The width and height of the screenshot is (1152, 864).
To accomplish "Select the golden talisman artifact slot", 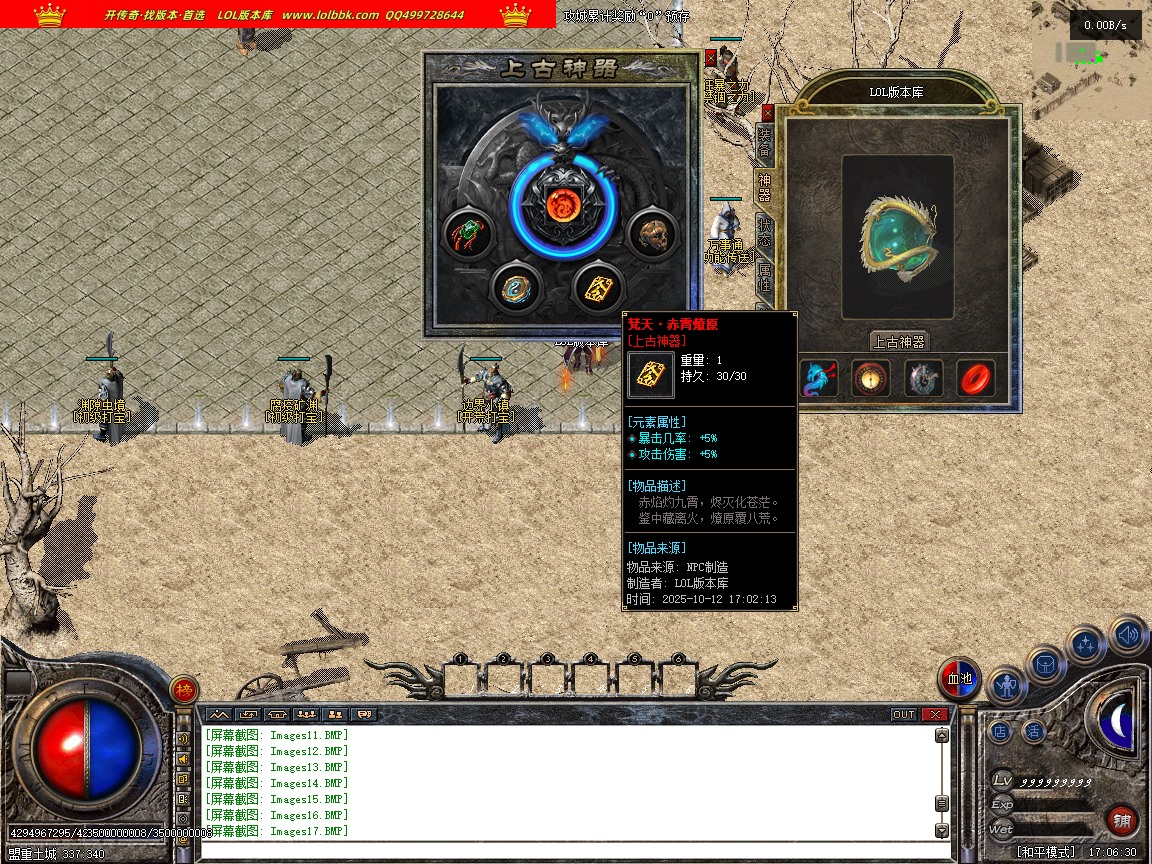I will tap(599, 287).
